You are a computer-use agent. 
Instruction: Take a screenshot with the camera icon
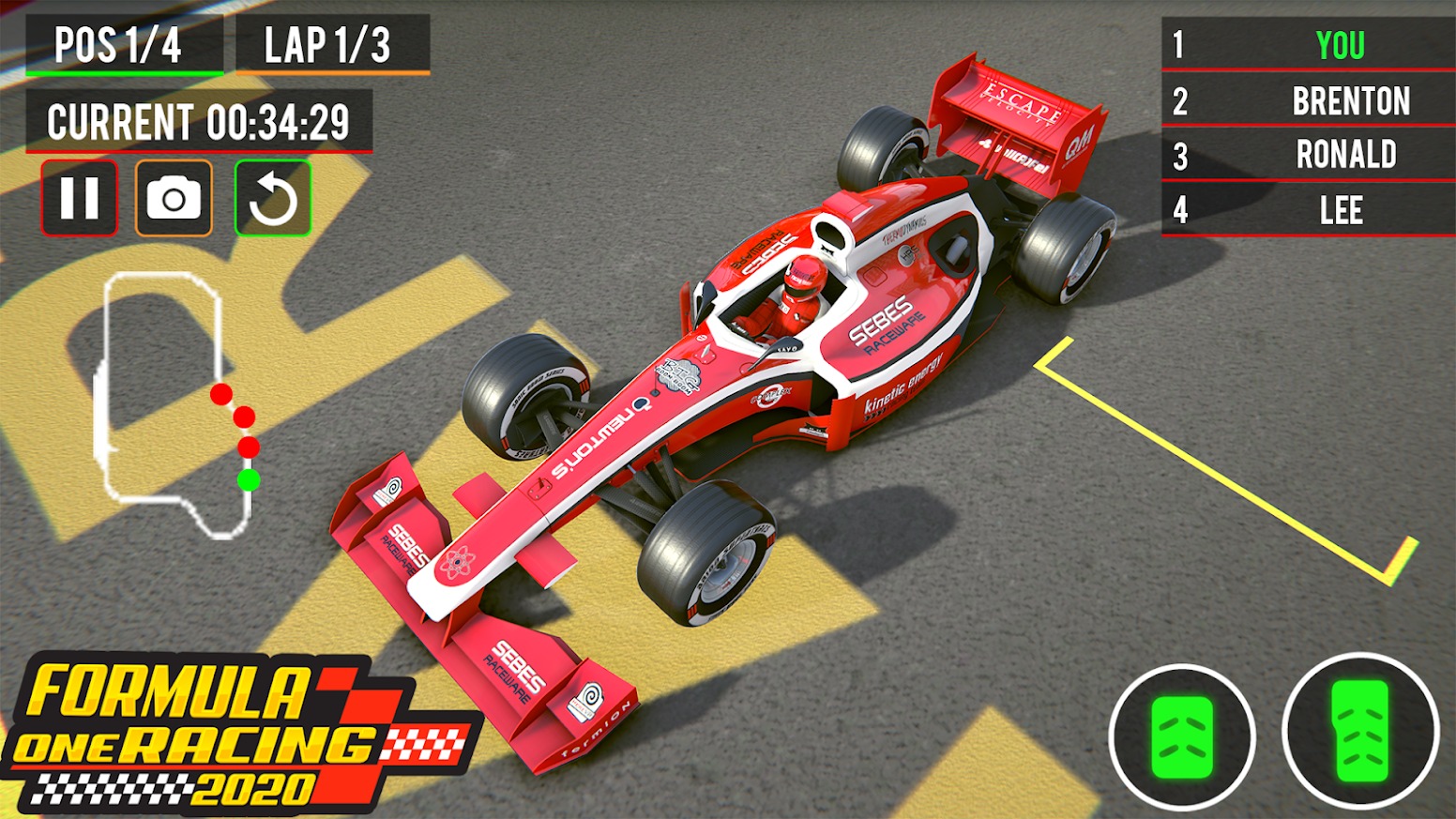175,198
